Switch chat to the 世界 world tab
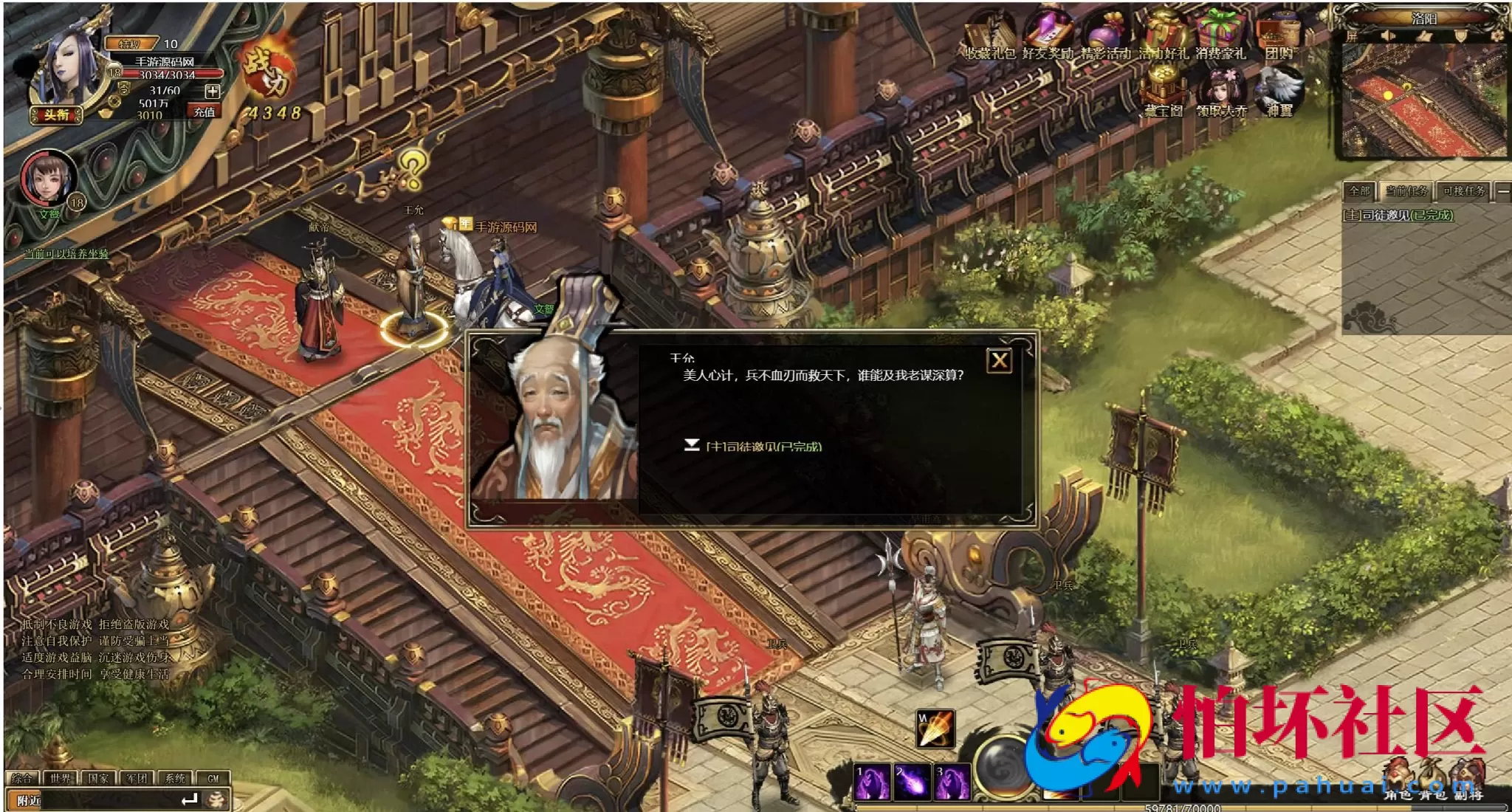This screenshot has height=812, width=1512. click(x=61, y=778)
